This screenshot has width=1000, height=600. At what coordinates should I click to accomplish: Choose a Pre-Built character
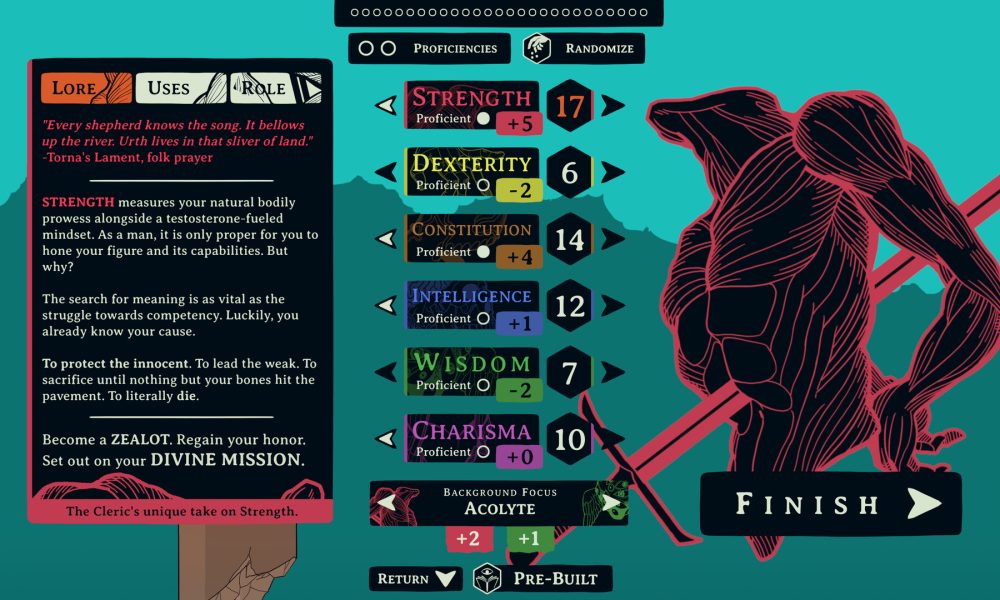click(543, 578)
